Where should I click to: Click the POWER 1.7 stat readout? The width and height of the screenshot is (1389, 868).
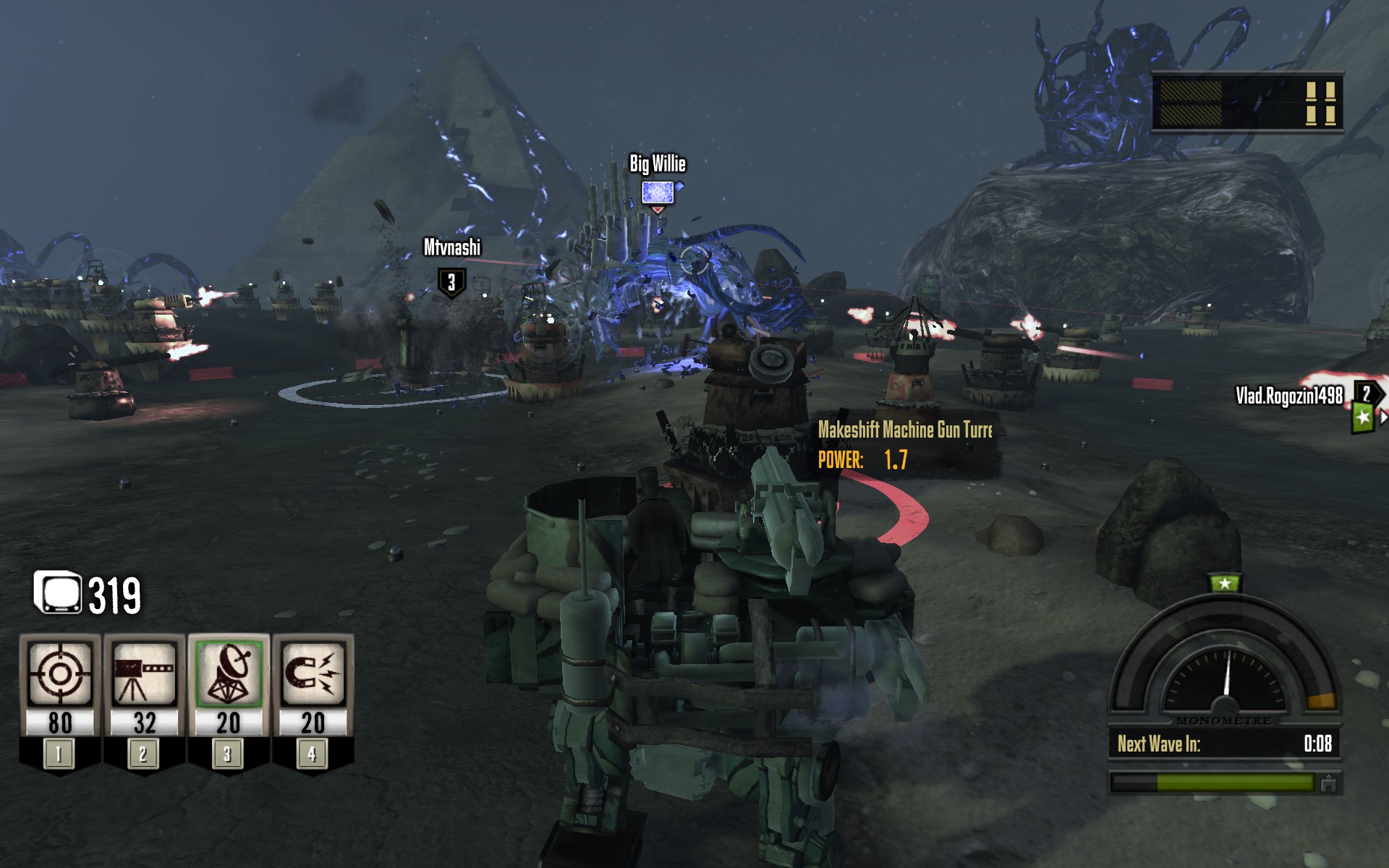(862, 458)
